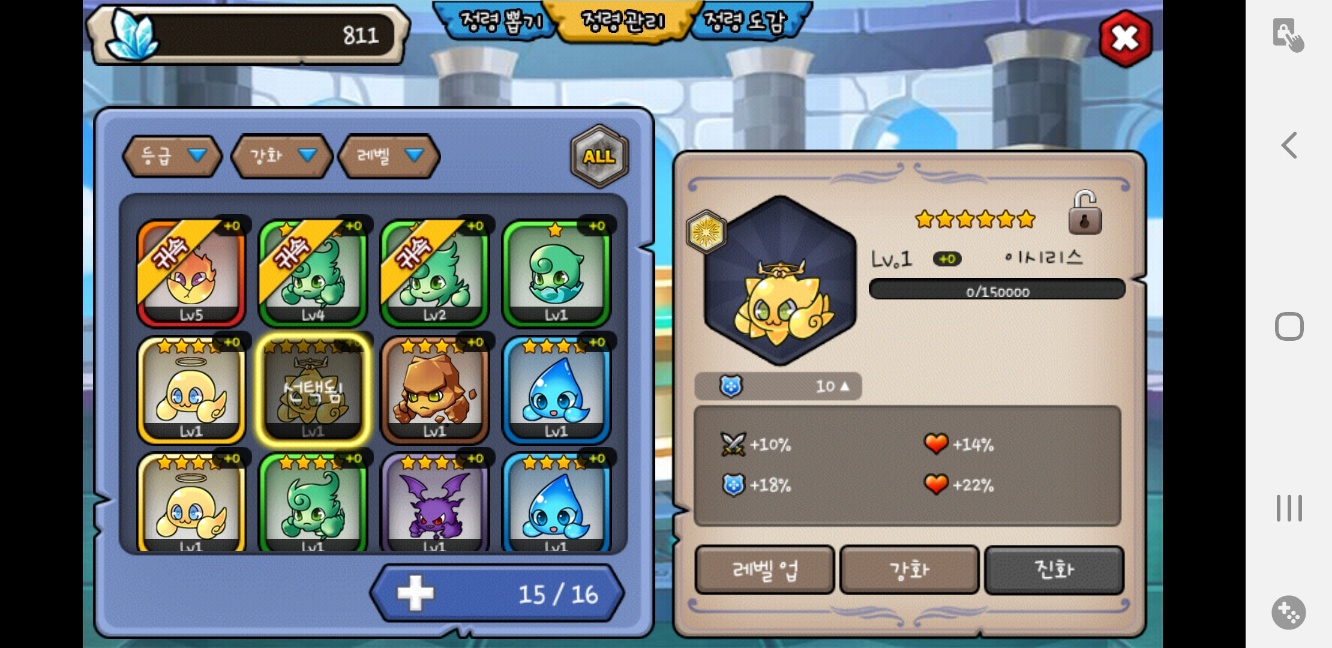Image resolution: width=1332 pixels, height=648 pixels.
Task: Click the 진화 evolve button
Action: [x=1054, y=570]
